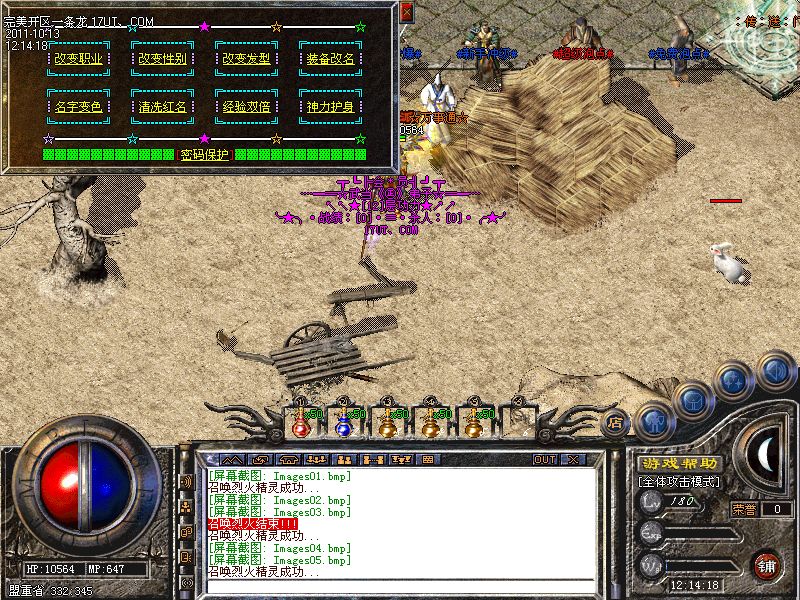Open the 游戏帮助 game help
Screen dimensions: 800x600
[679, 464]
